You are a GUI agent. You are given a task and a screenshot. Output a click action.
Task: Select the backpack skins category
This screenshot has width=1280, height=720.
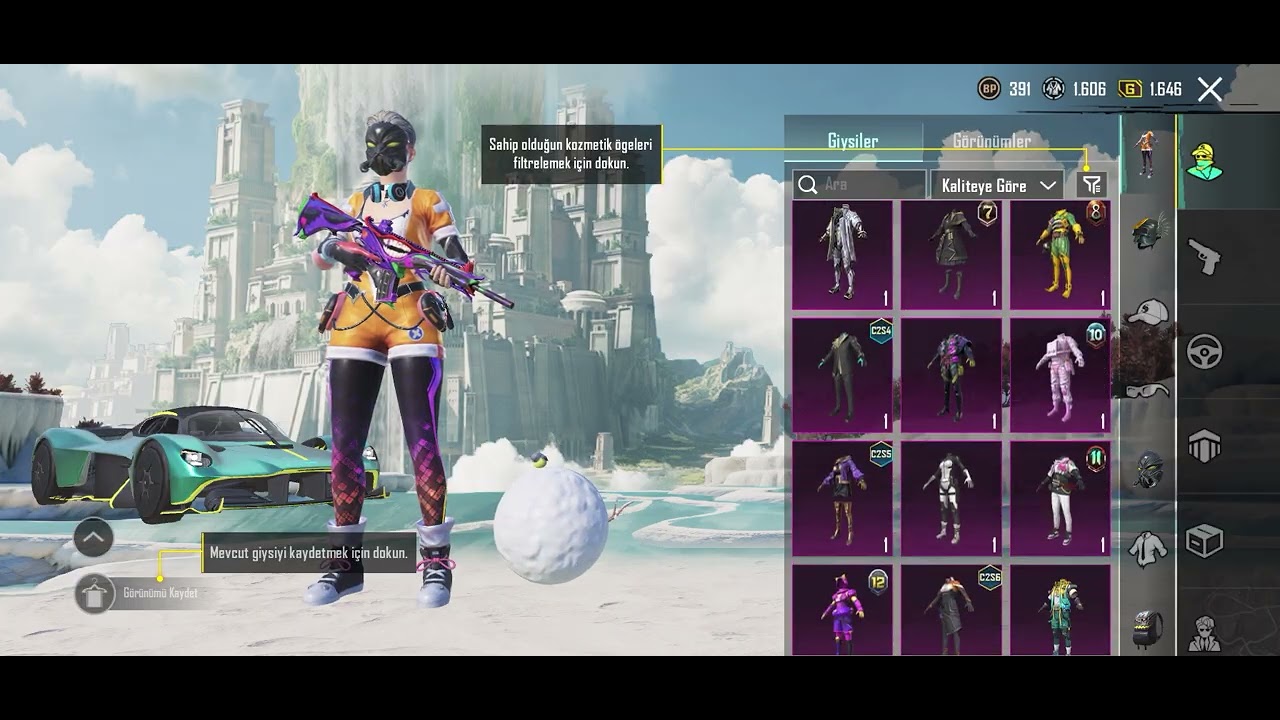[1148, 629]
